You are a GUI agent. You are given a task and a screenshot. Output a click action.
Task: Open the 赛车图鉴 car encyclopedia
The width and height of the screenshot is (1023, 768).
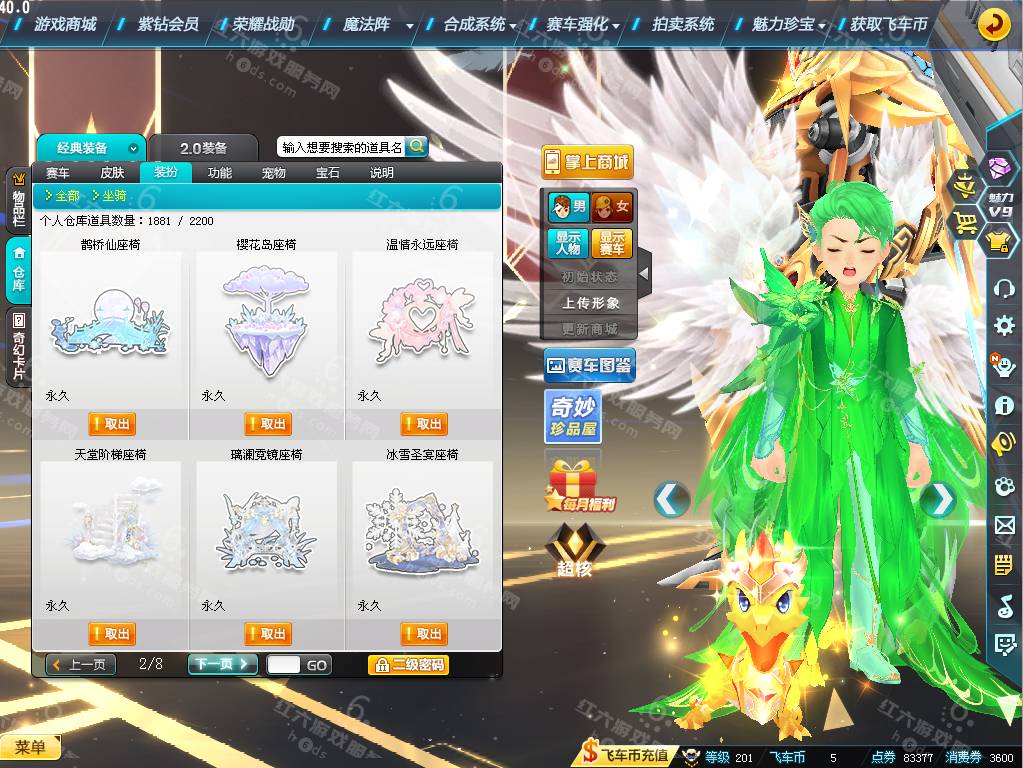pyautogui.click(x=589, y=366)
